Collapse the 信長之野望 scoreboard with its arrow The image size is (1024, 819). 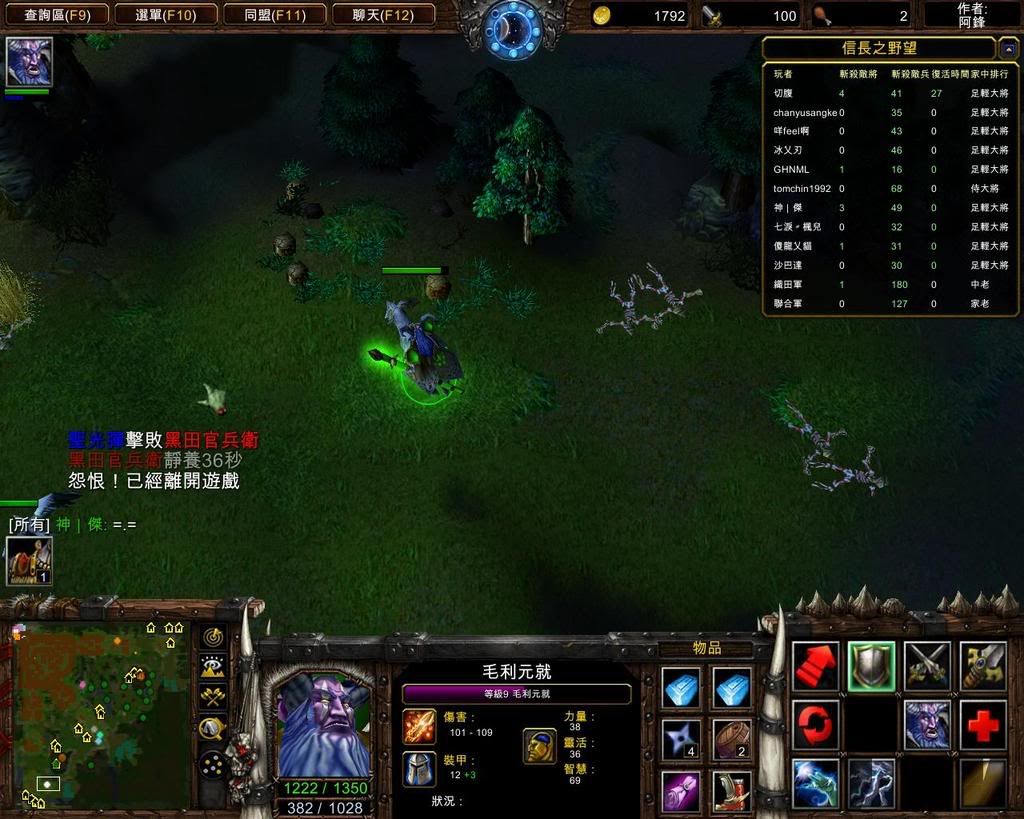click(1009, 49)
